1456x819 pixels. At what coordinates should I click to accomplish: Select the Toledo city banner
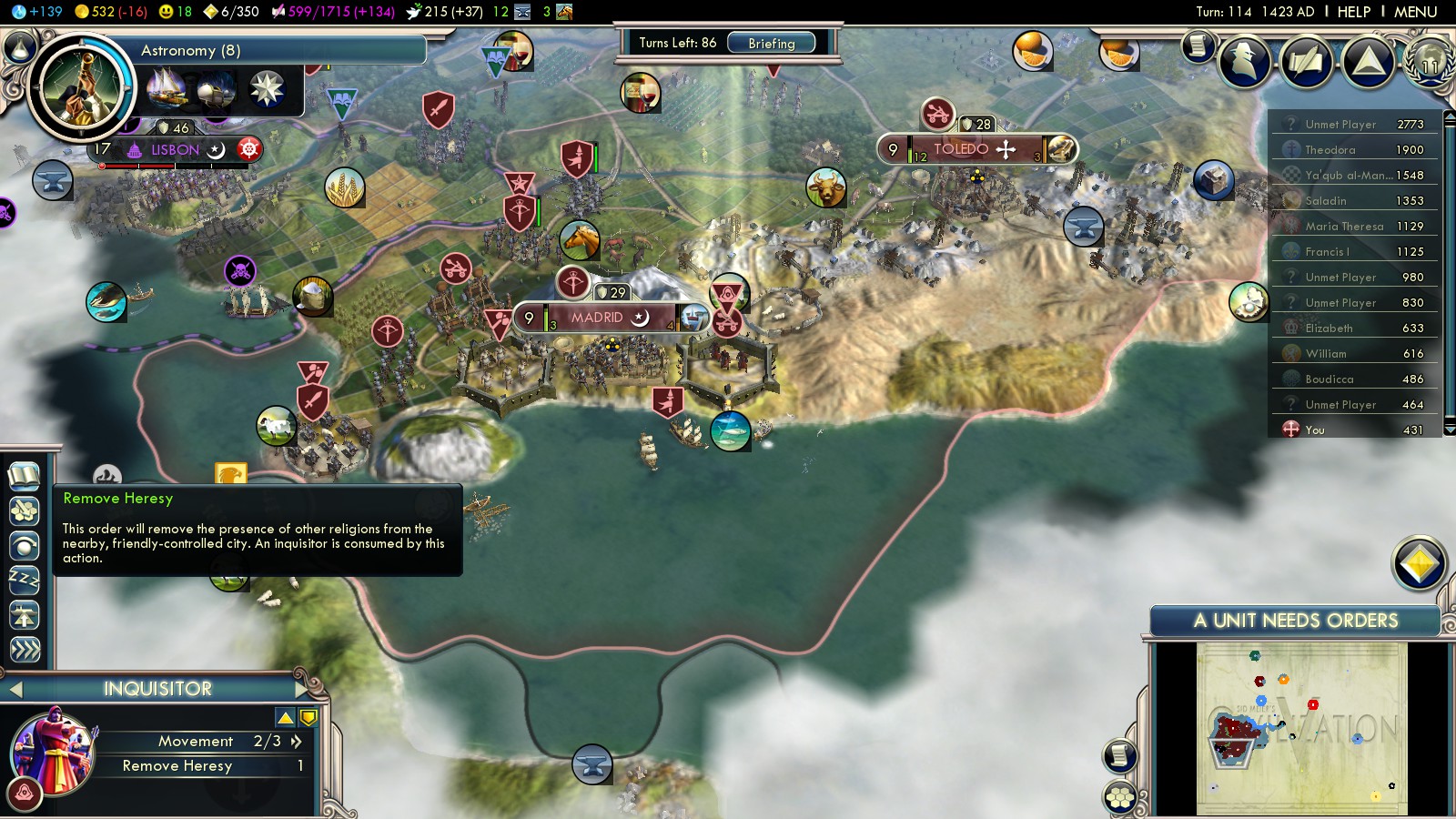click(961, 149)
